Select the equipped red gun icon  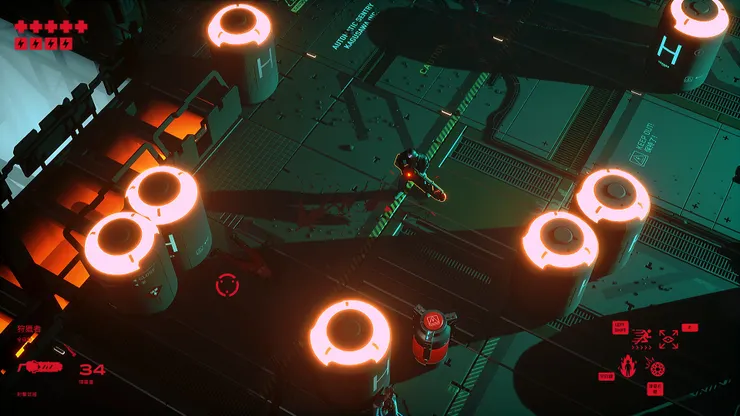click(x=40, y=367)
